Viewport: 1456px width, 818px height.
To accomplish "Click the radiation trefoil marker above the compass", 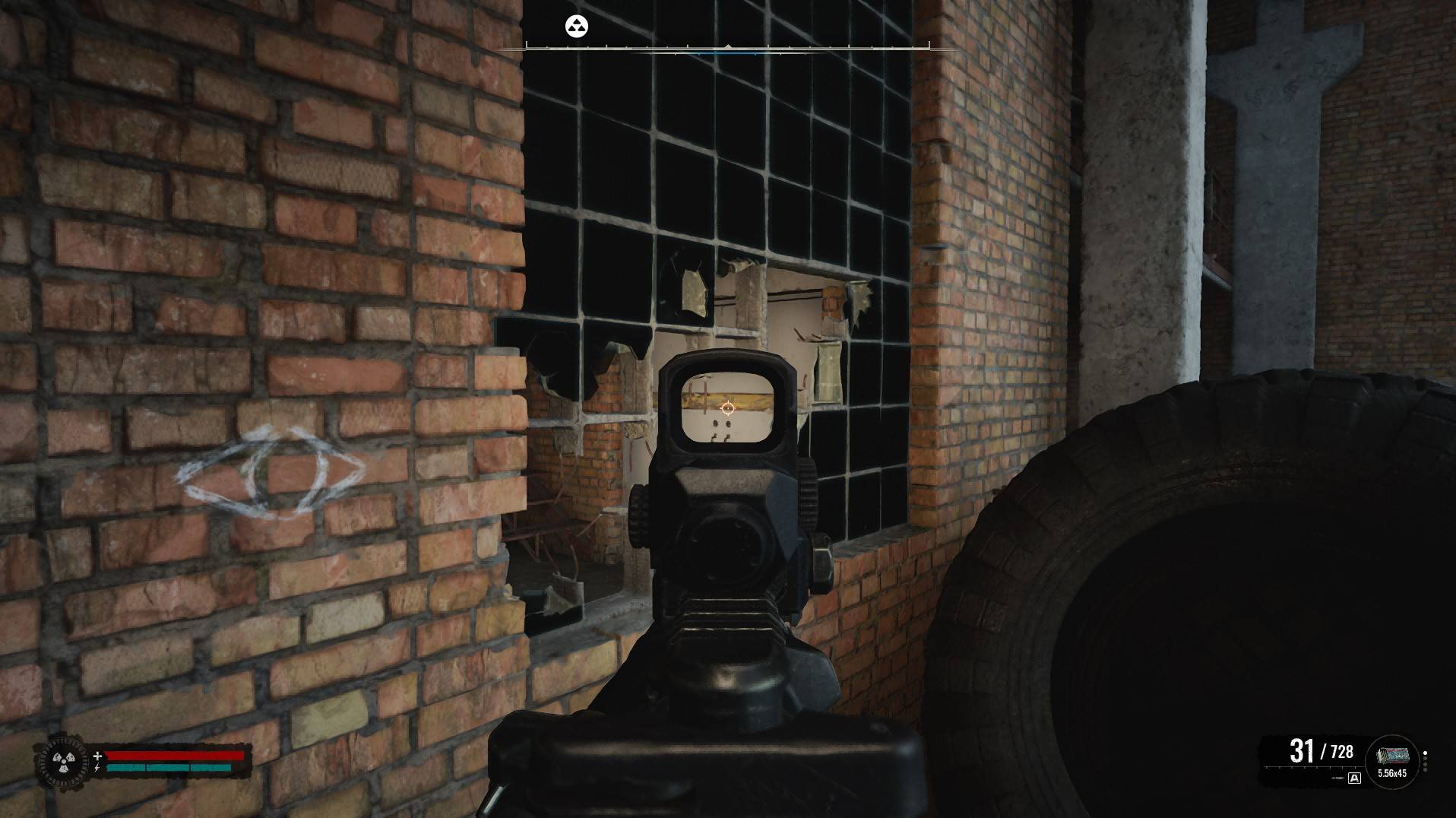I will tap(577, 27).
